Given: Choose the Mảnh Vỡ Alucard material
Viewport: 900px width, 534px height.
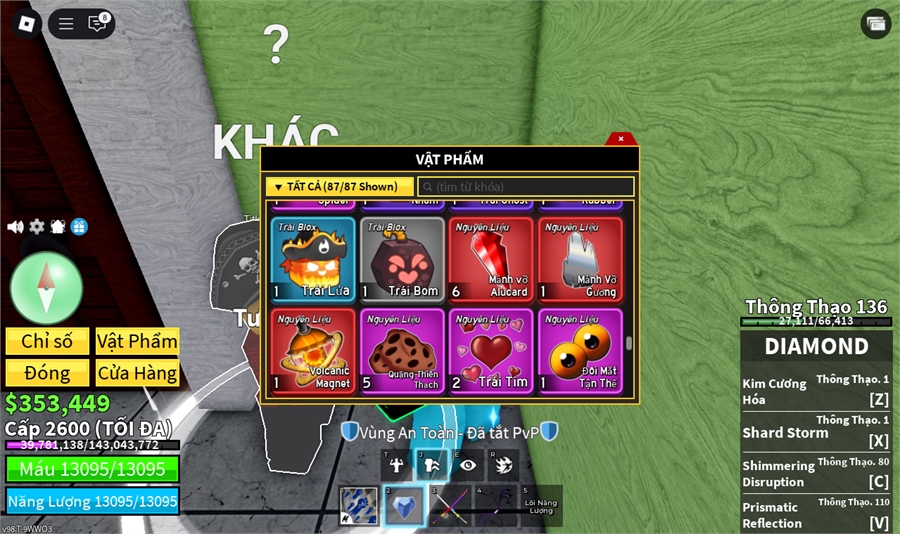Looking at the screenshot, I should click(x=491, y=260).
